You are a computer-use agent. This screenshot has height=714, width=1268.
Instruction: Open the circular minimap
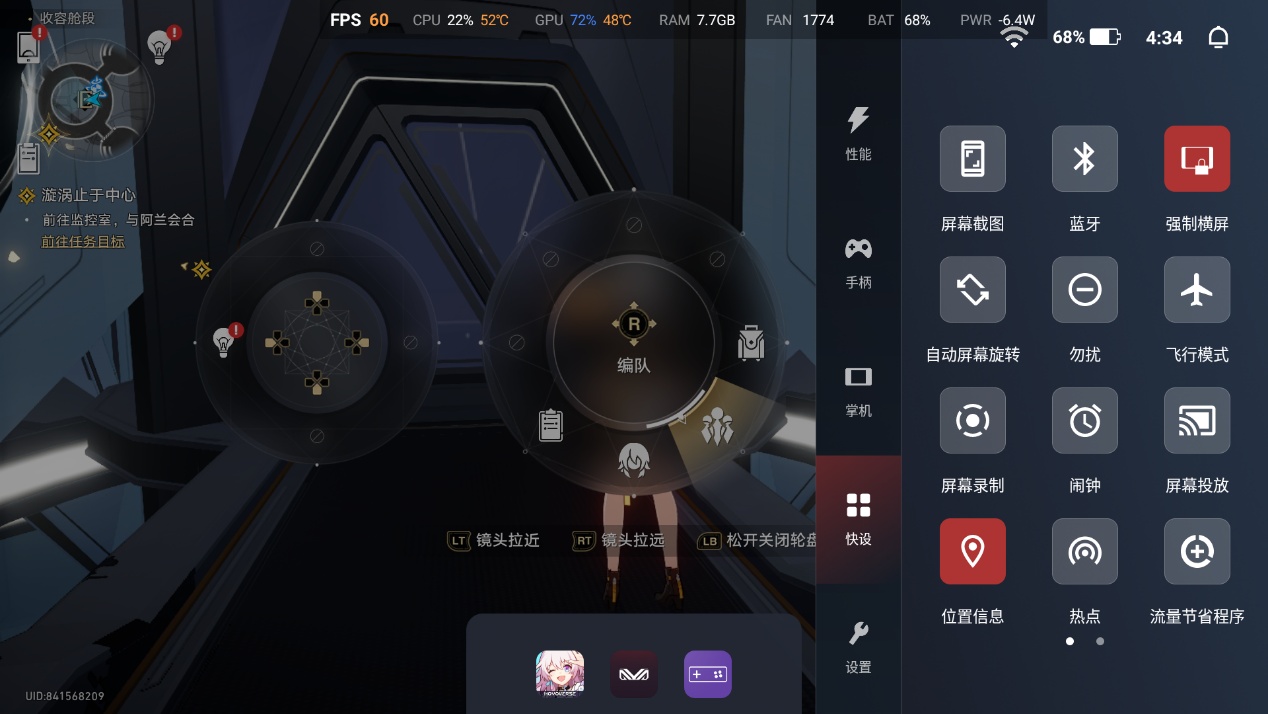click(x=94, y=98)
